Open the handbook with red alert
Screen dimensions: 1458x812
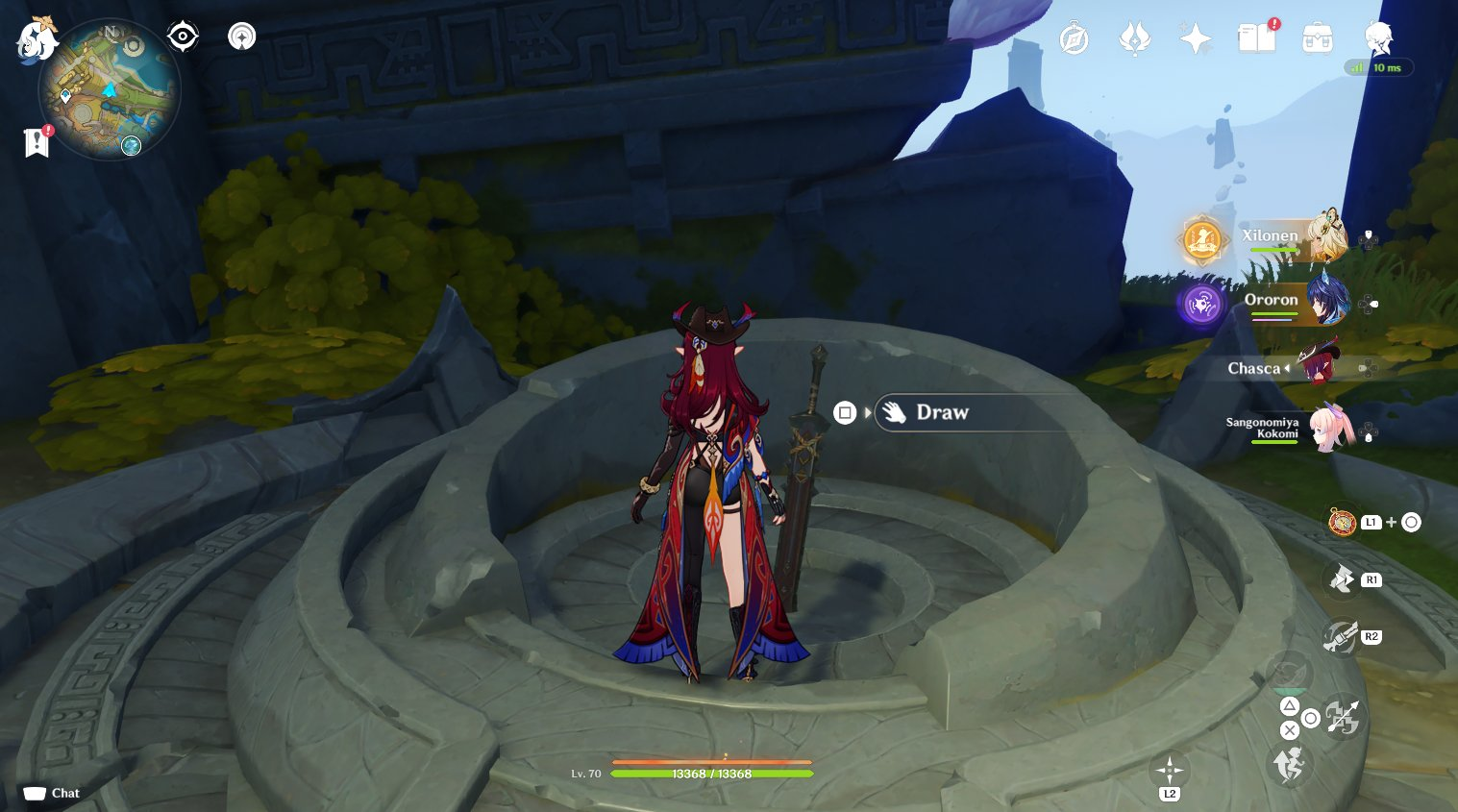click(x=1256, y=38)
